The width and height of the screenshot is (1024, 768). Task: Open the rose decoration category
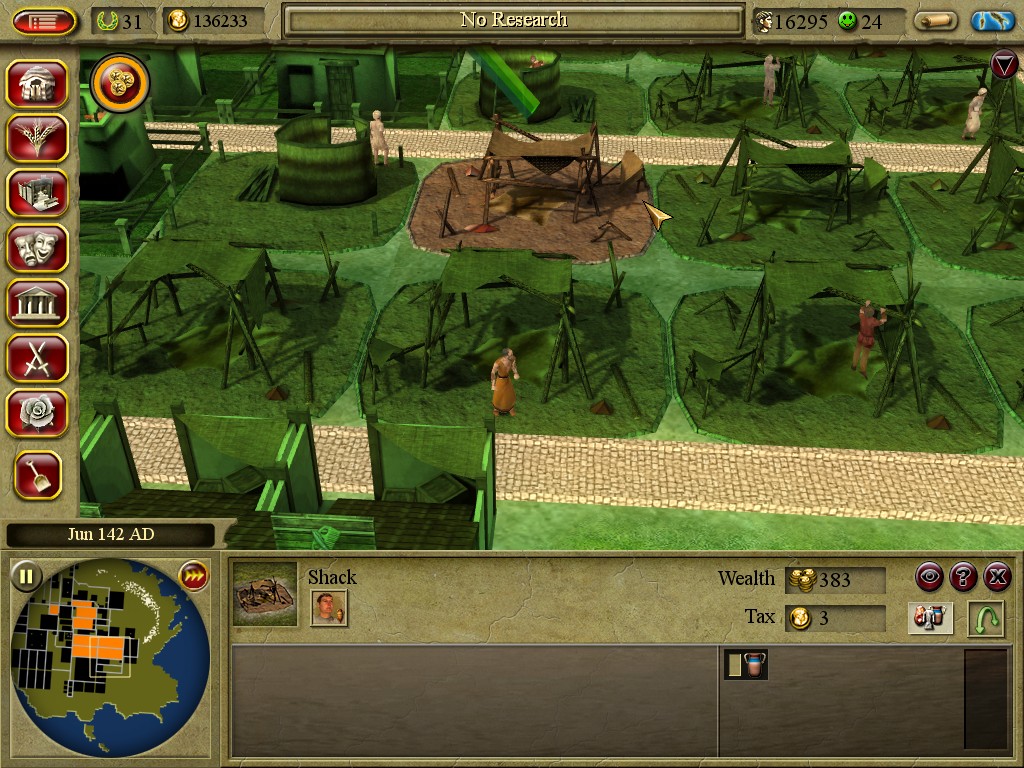point(37,412)
